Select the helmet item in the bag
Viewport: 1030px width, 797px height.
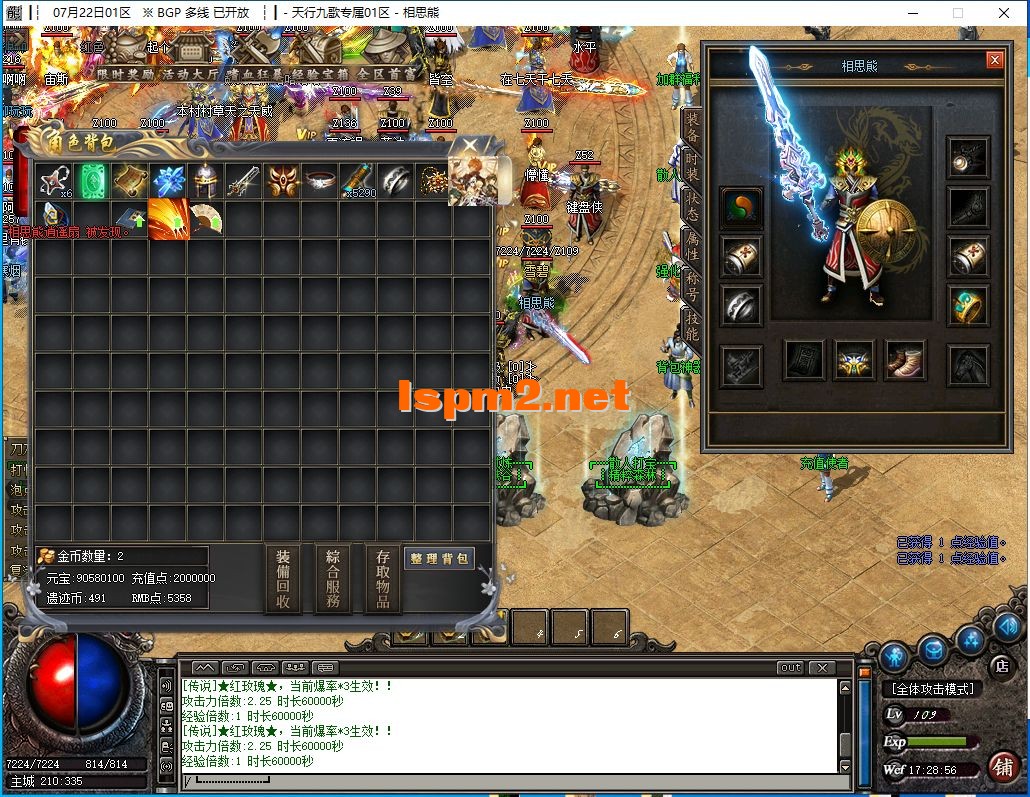pos(206,181)
